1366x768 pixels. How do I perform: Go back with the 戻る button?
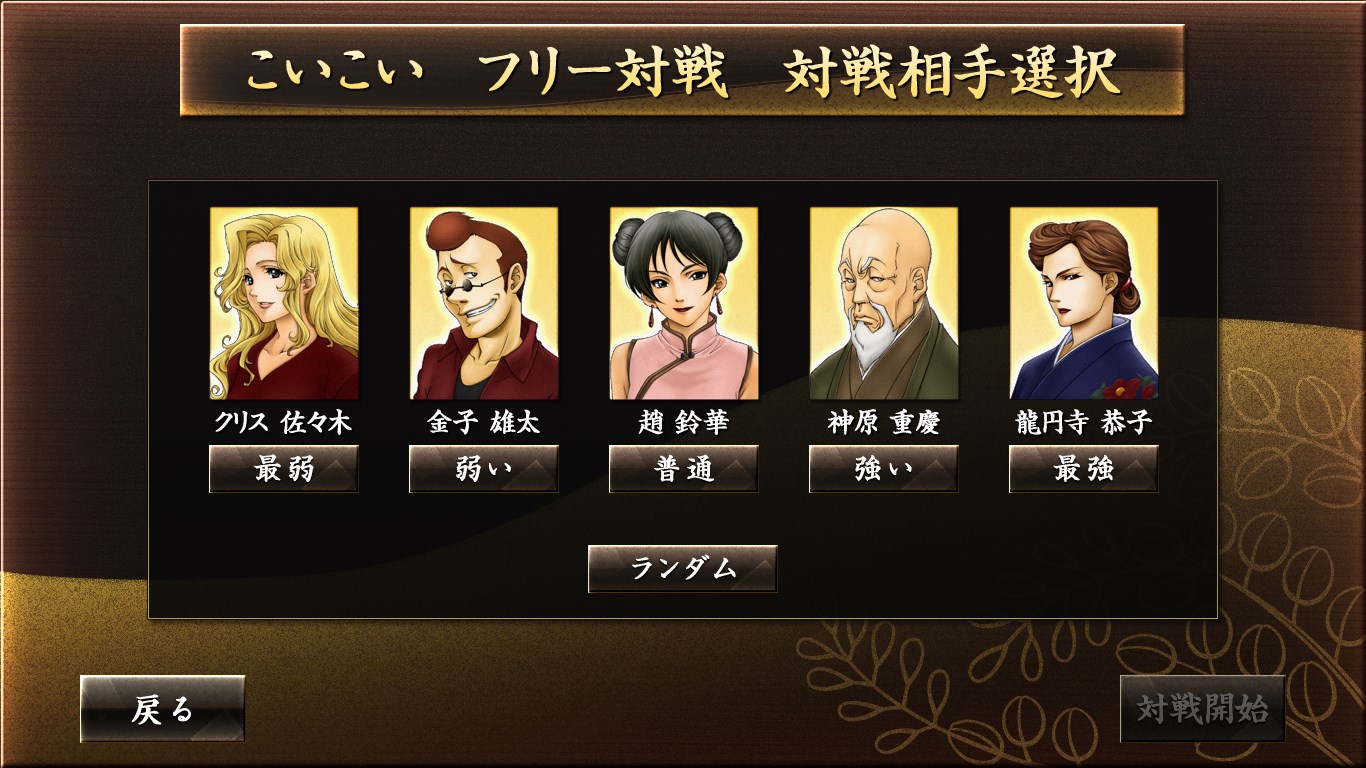point(162,709)
